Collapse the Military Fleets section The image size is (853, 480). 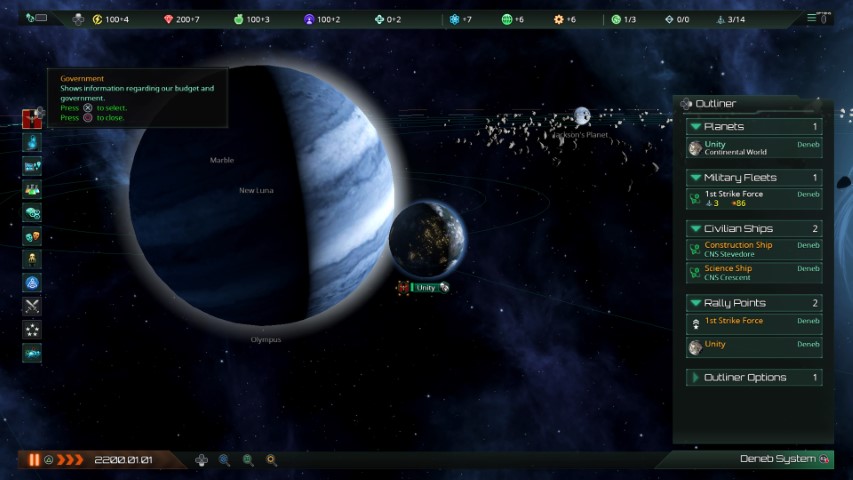tap(694, 178)
